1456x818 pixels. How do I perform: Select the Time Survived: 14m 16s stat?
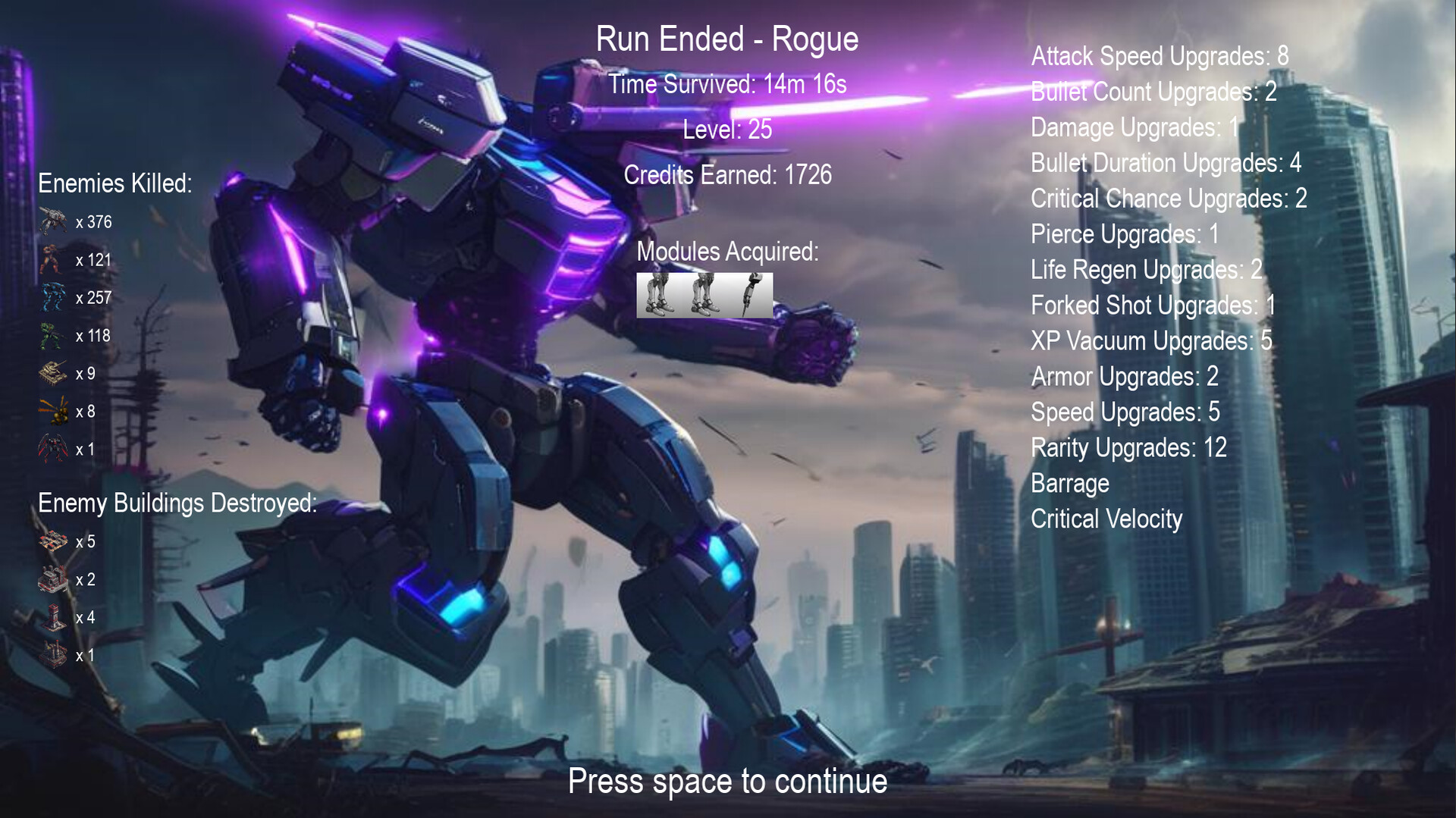pyautogui.click(x=728, y=84)
